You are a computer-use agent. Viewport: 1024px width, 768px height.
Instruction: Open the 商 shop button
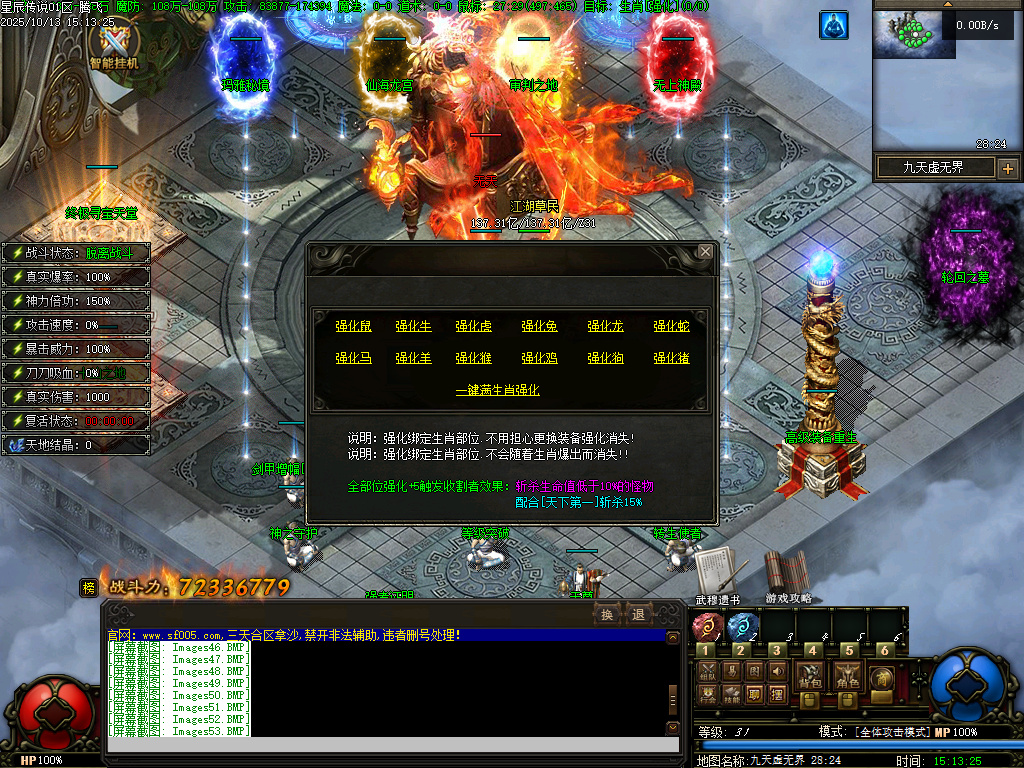[882, 677]
